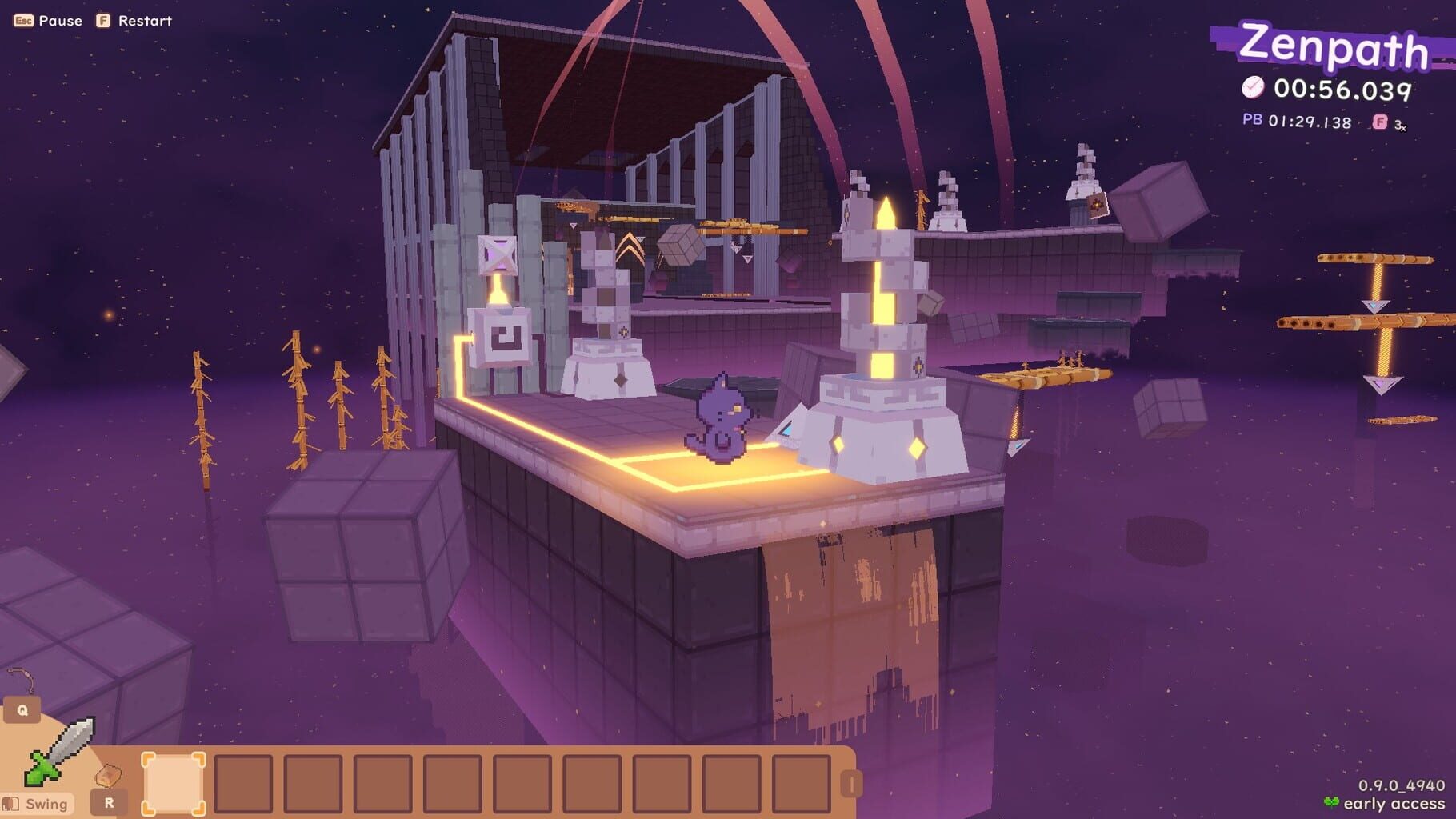This screenshot has width=1456, height=819.
Task: Click the F key icon beside Restart
Action: 102,20
